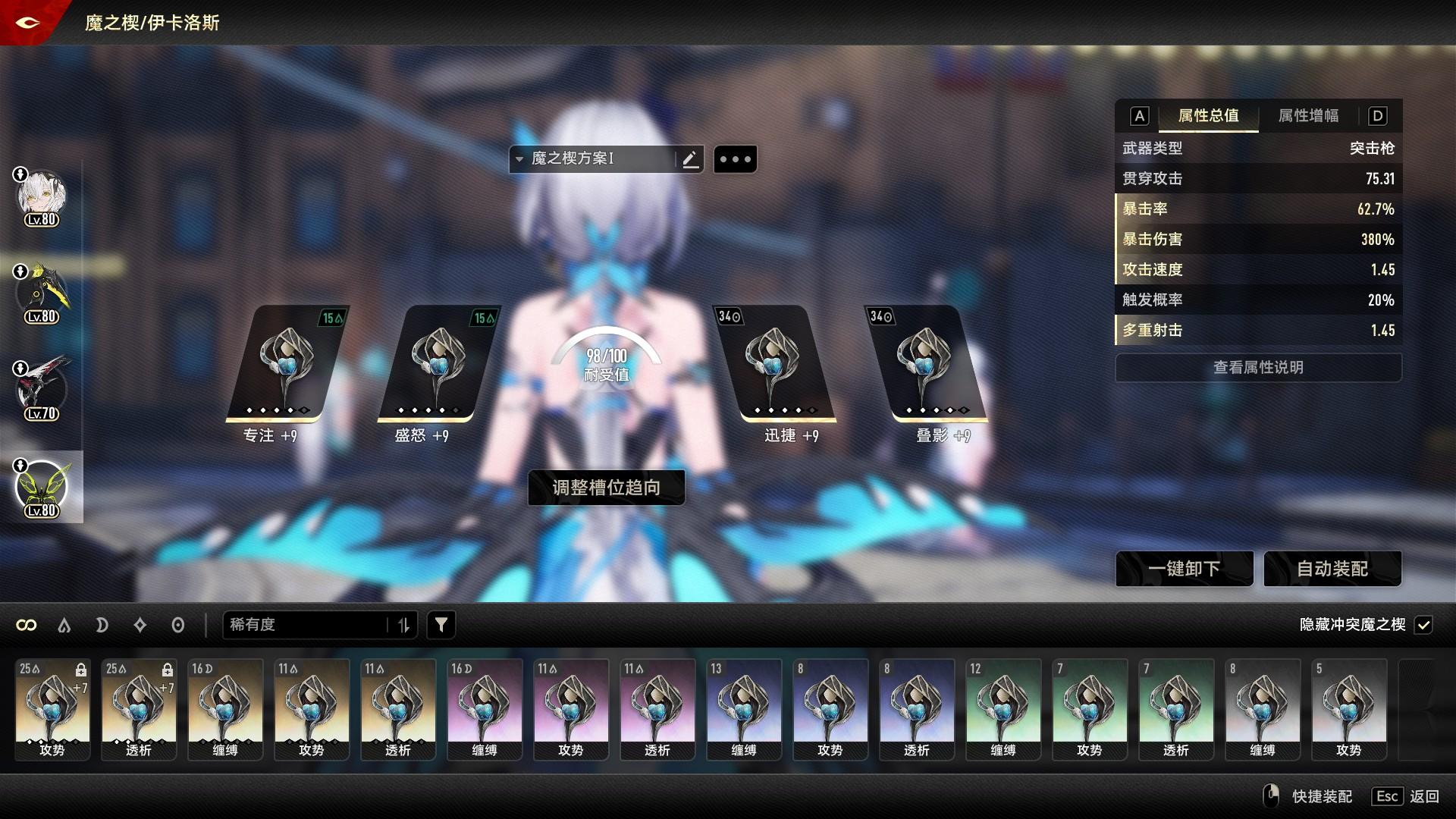Image resolution: width=1456 pixels, height=819 pixels.
Task: Expand the 魔之楔方案I loadout dropdown
Action: 519,159
